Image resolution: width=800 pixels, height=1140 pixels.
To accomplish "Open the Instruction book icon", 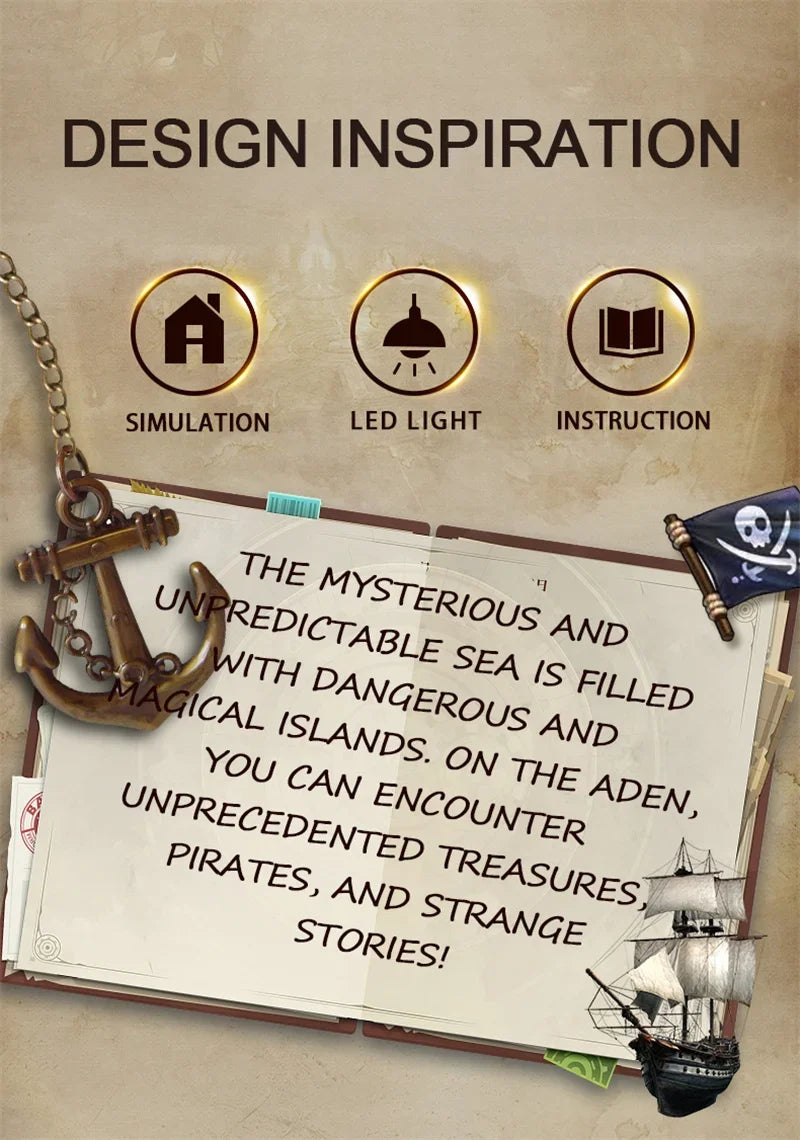I will 631,331.
